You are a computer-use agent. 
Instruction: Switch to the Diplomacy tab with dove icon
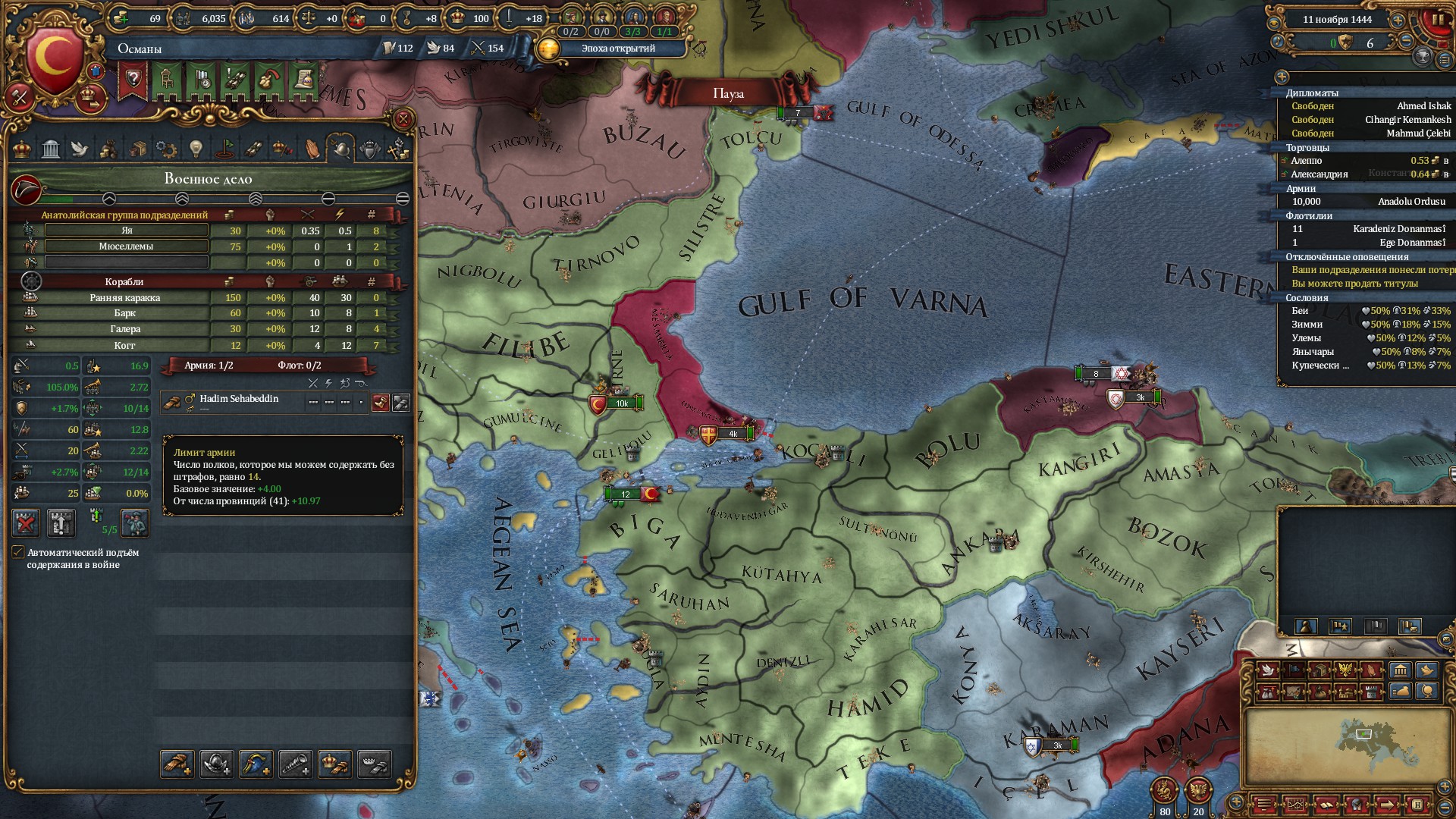[x=80, y=149]
